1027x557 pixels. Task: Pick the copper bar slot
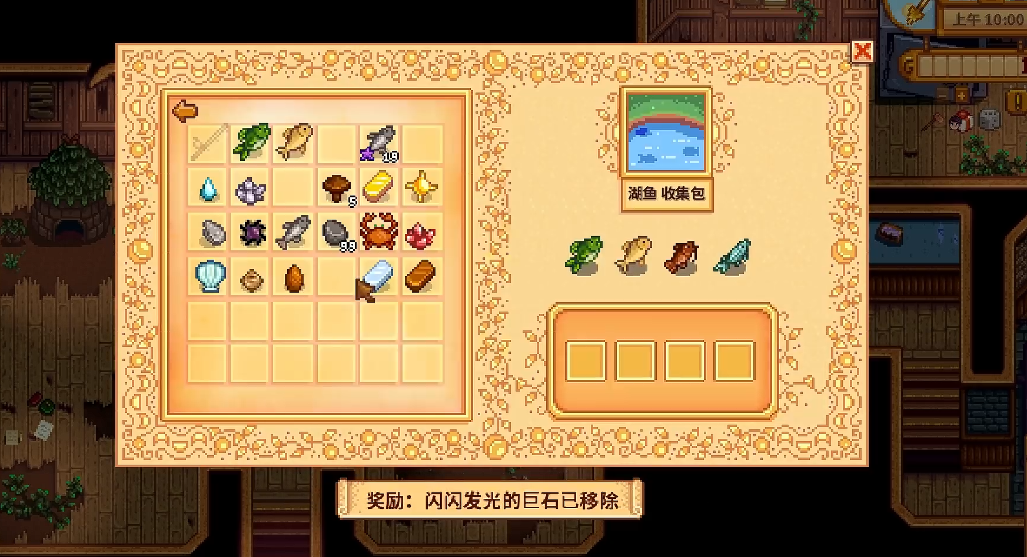click(x=421, y=276)
